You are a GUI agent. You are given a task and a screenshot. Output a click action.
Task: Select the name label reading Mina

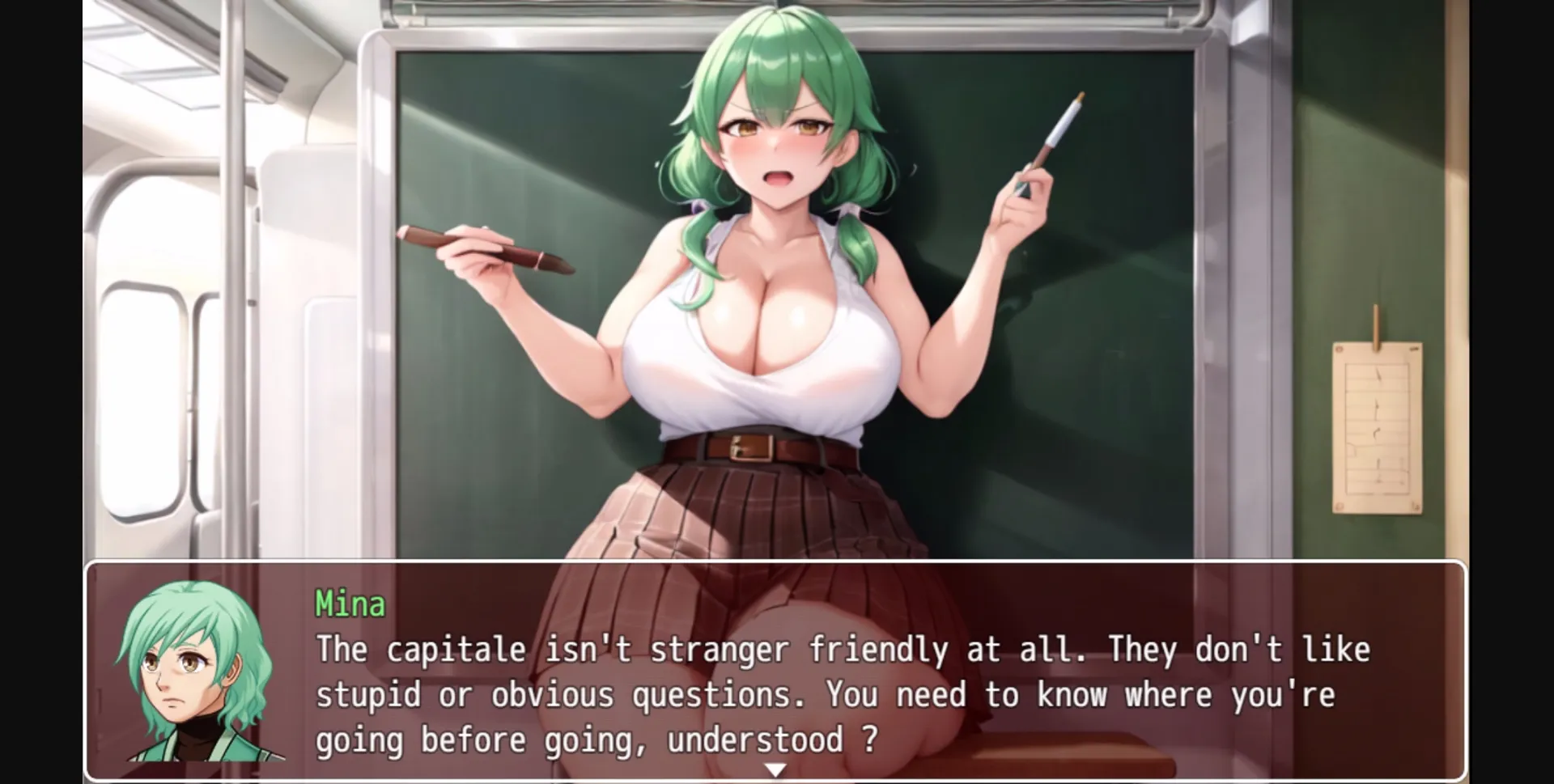tap(348, 604)
